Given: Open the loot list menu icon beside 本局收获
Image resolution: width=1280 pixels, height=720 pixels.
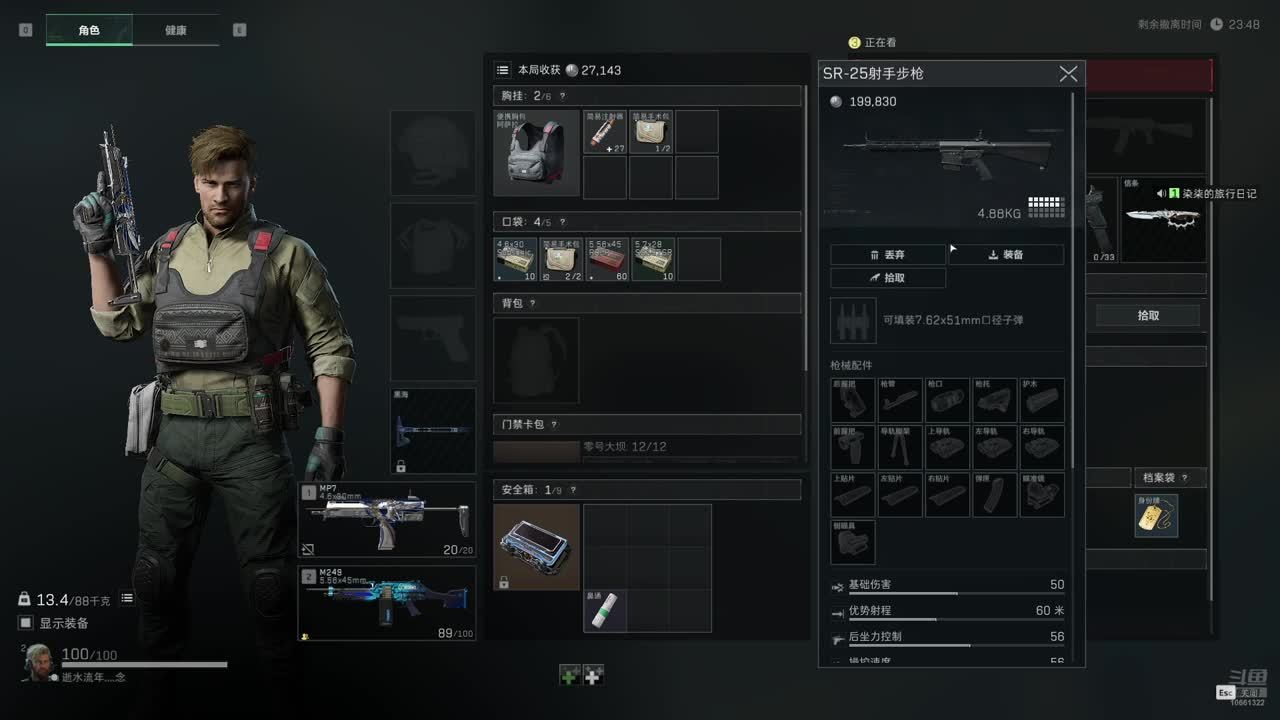Looking at the screenshot, I should pos(503,70).
